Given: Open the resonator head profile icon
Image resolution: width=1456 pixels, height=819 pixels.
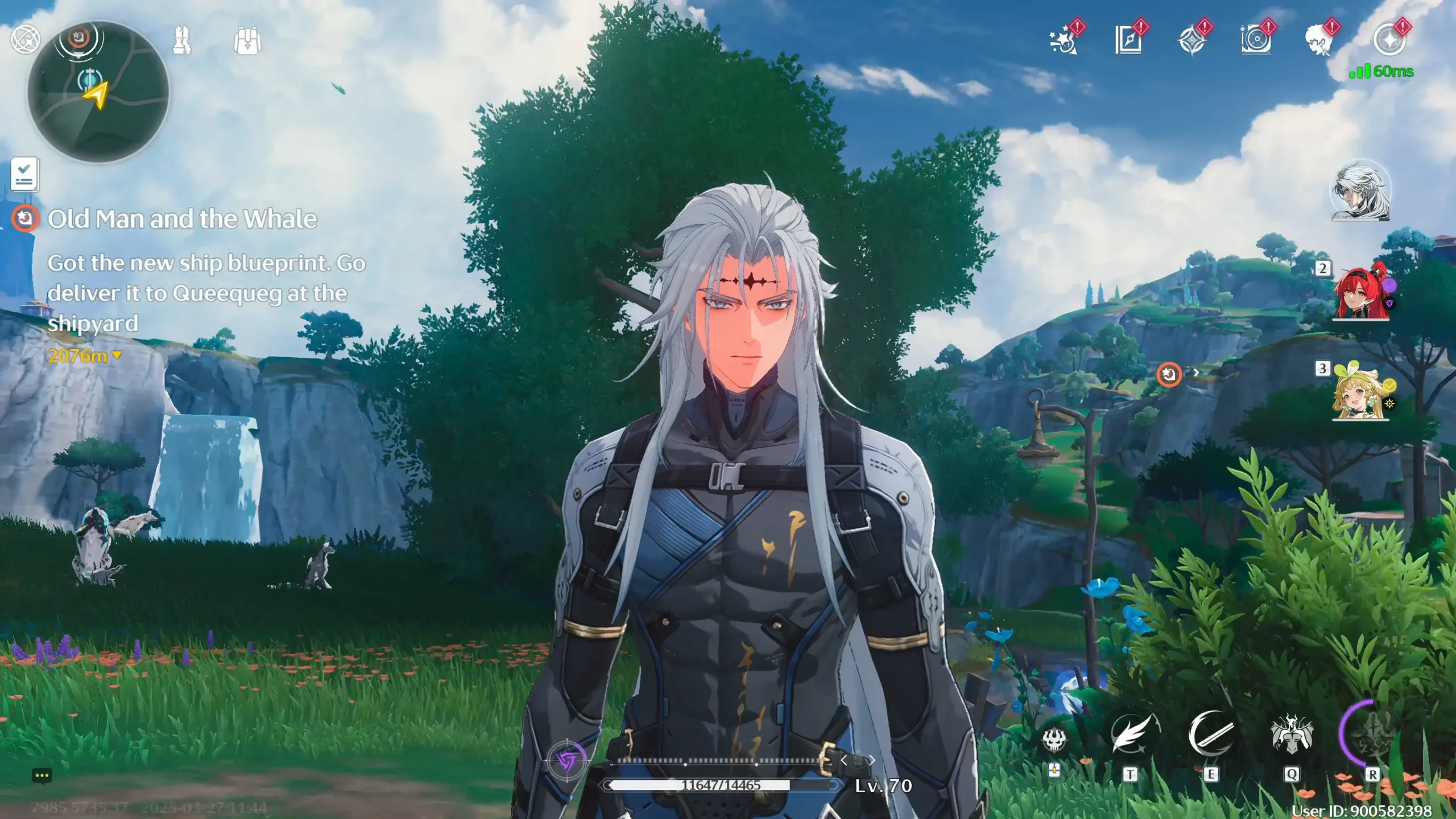Looking at the screenshot, I should 1319,41.
